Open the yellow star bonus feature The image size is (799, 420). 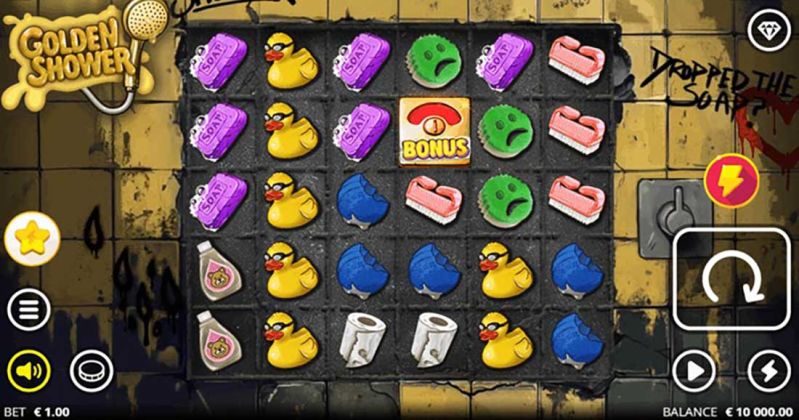point(33,238)
